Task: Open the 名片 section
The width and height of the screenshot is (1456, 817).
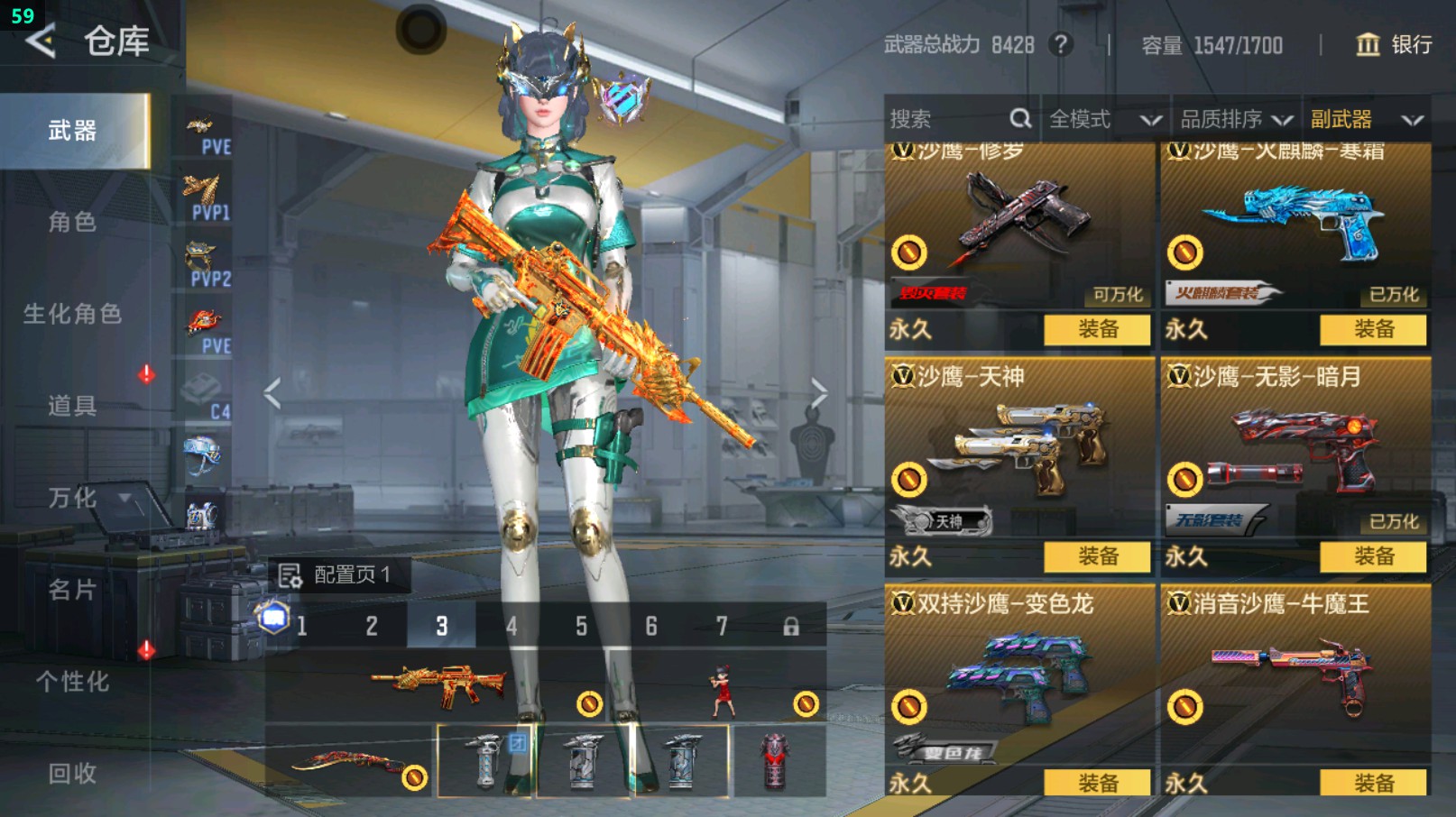Action: tap(72, 590)
